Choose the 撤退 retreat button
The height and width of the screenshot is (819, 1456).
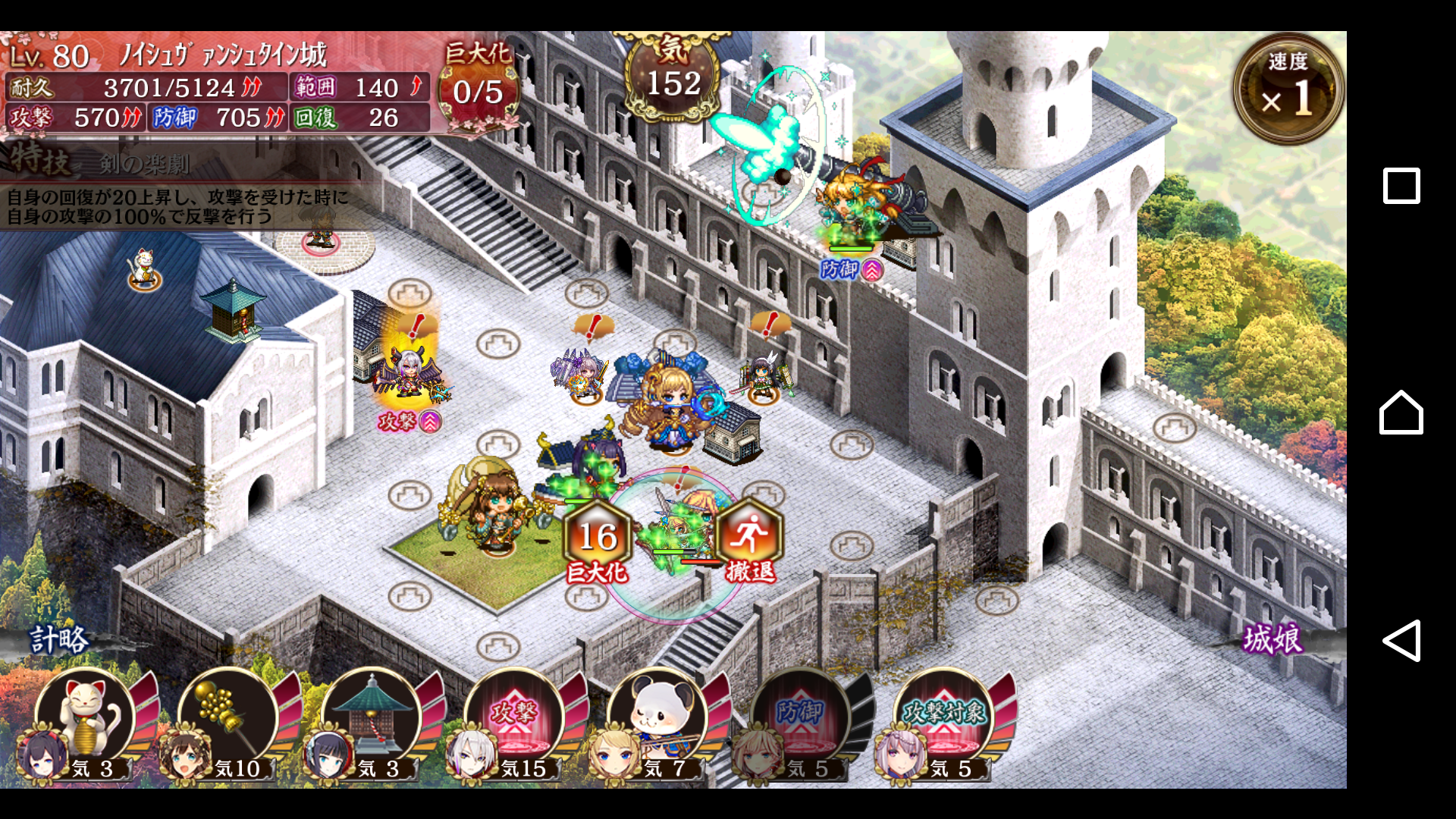(749, 540)
